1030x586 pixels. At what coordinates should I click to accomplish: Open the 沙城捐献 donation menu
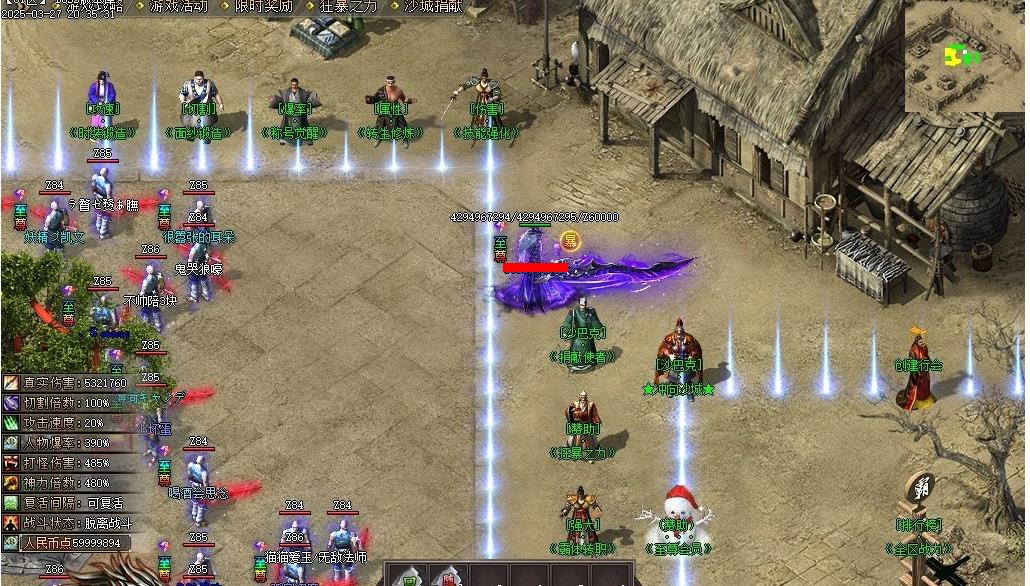coord(433,6)
